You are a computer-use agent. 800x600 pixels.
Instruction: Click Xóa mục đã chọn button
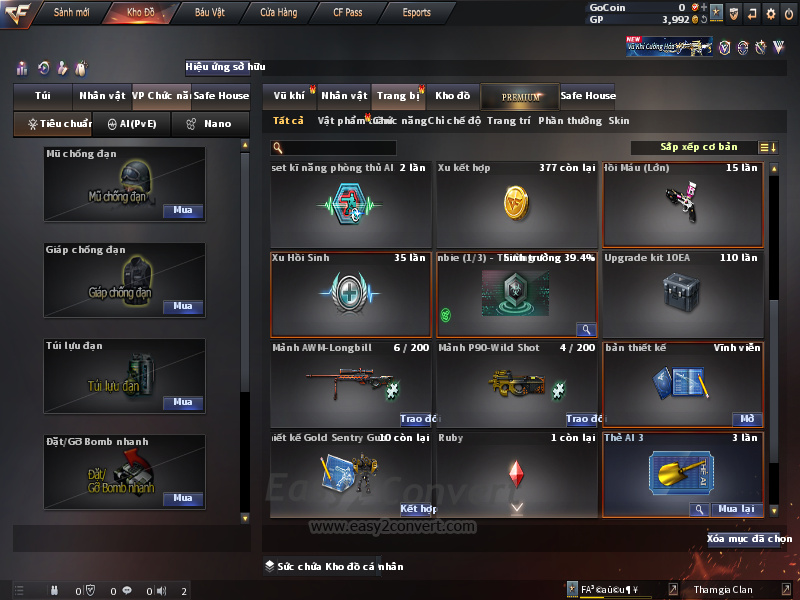[749, 539]
